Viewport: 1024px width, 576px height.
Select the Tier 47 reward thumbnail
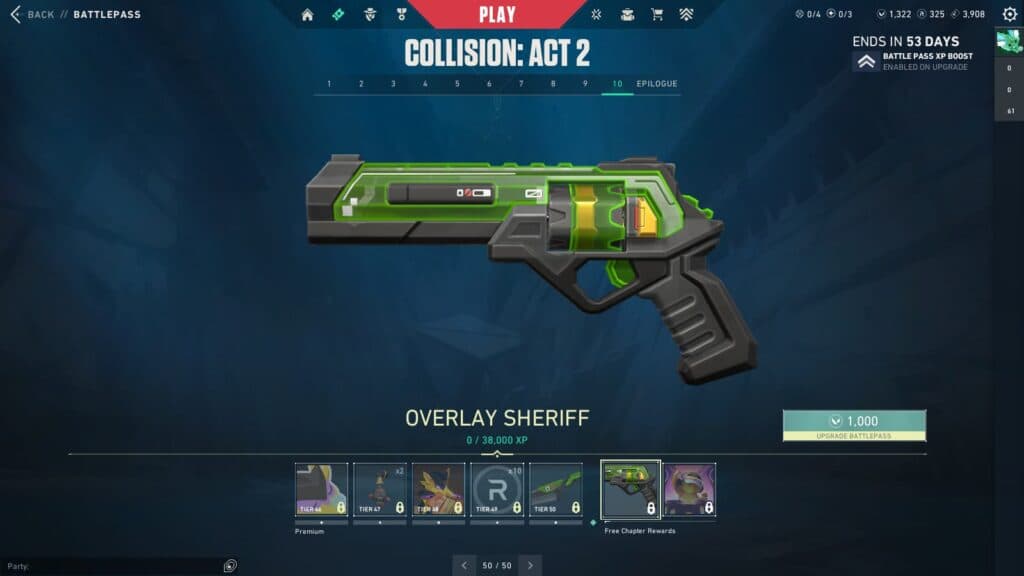(380, 490)
